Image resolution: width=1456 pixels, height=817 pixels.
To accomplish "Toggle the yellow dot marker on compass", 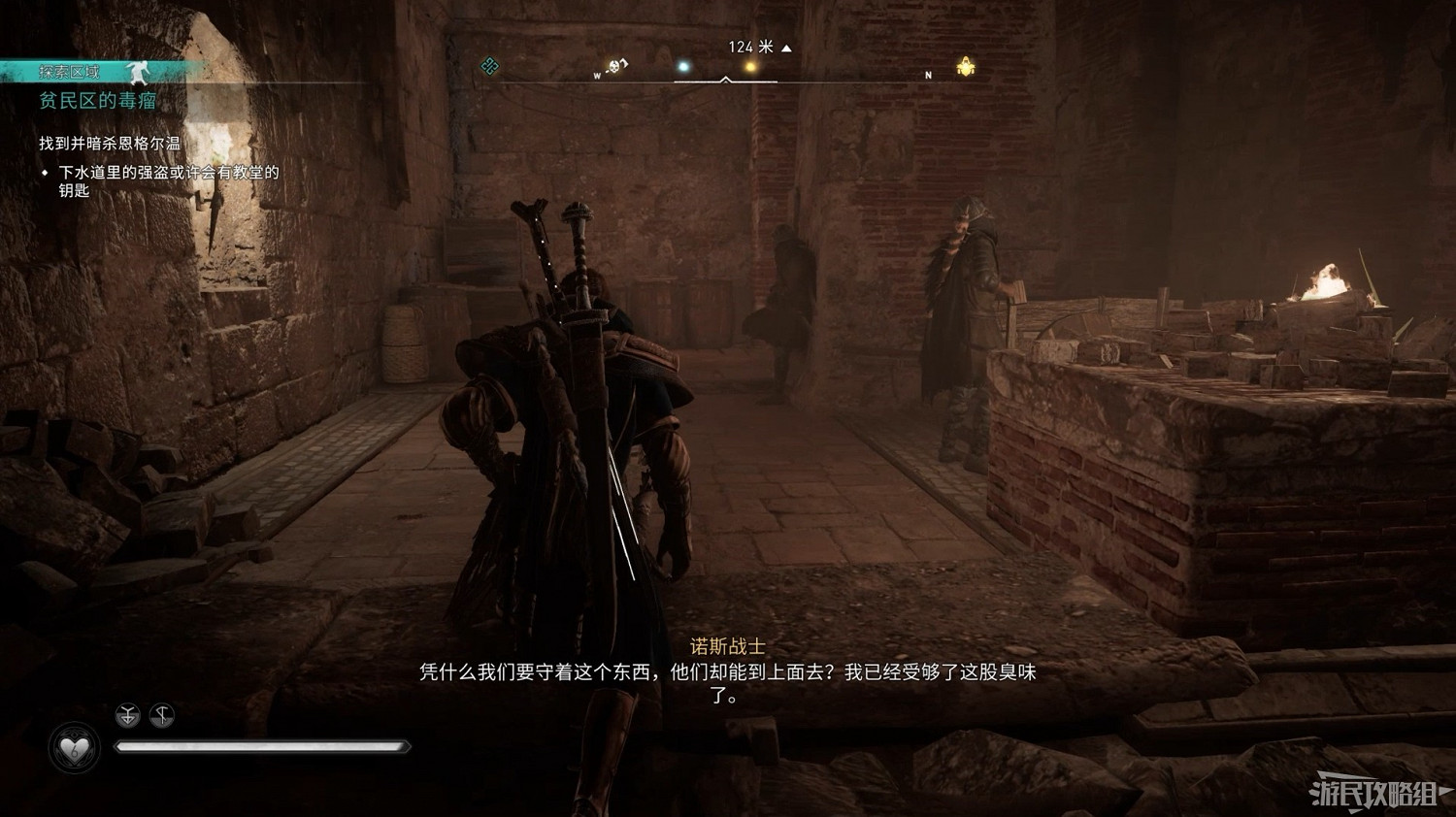I will coord(751,65).
